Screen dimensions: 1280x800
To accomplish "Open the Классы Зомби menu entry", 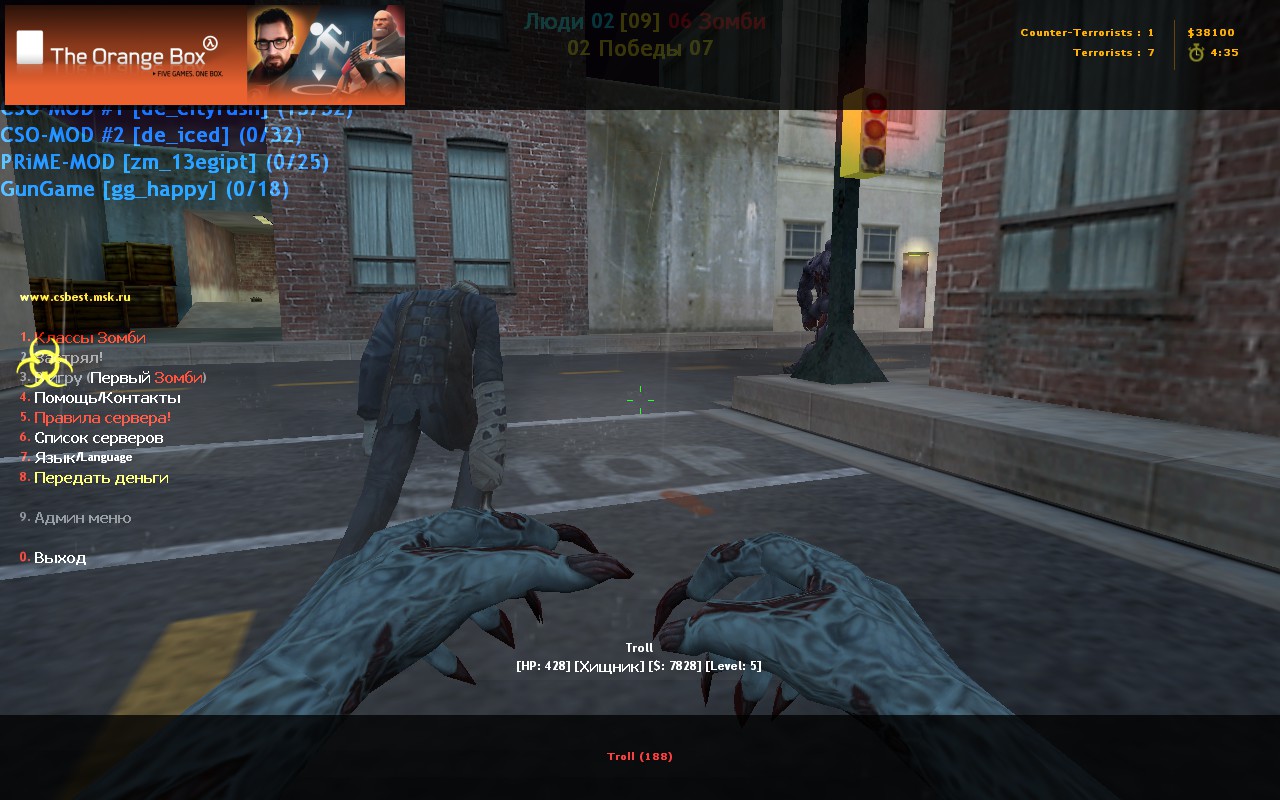I will (89, 338).
